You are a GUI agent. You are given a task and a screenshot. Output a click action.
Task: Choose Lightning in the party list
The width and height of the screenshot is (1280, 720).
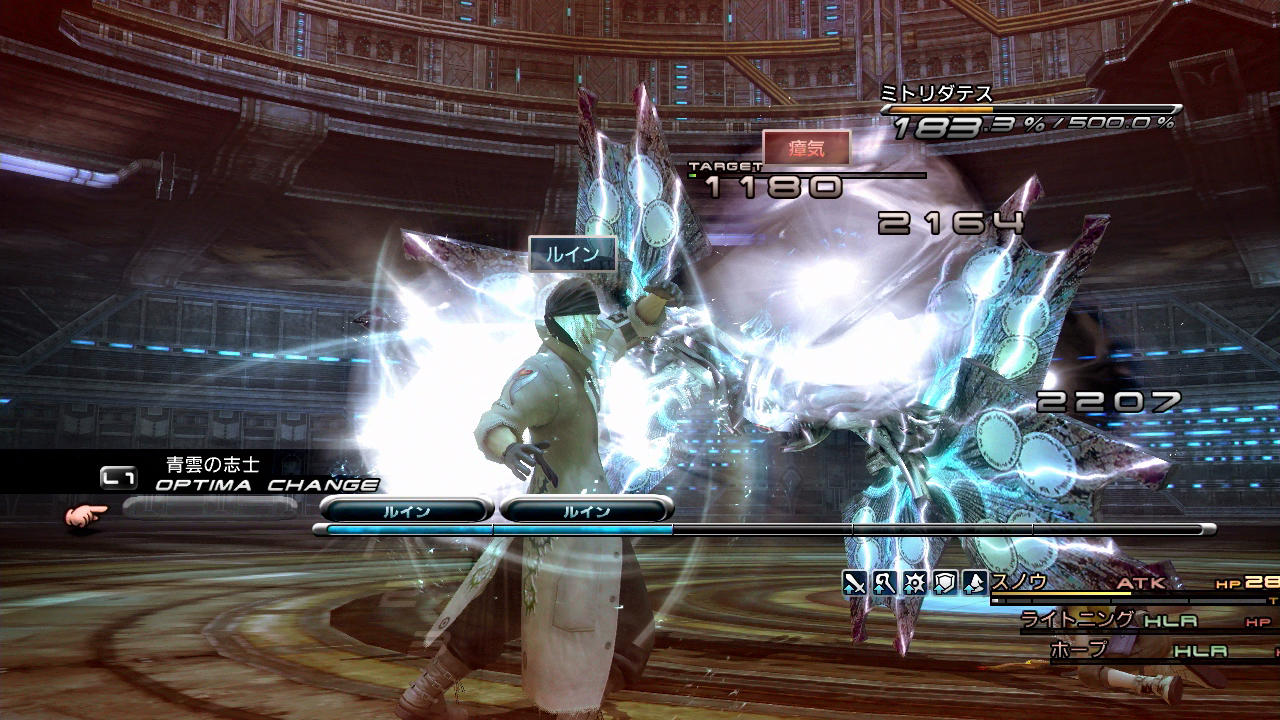pos(1078,620)
